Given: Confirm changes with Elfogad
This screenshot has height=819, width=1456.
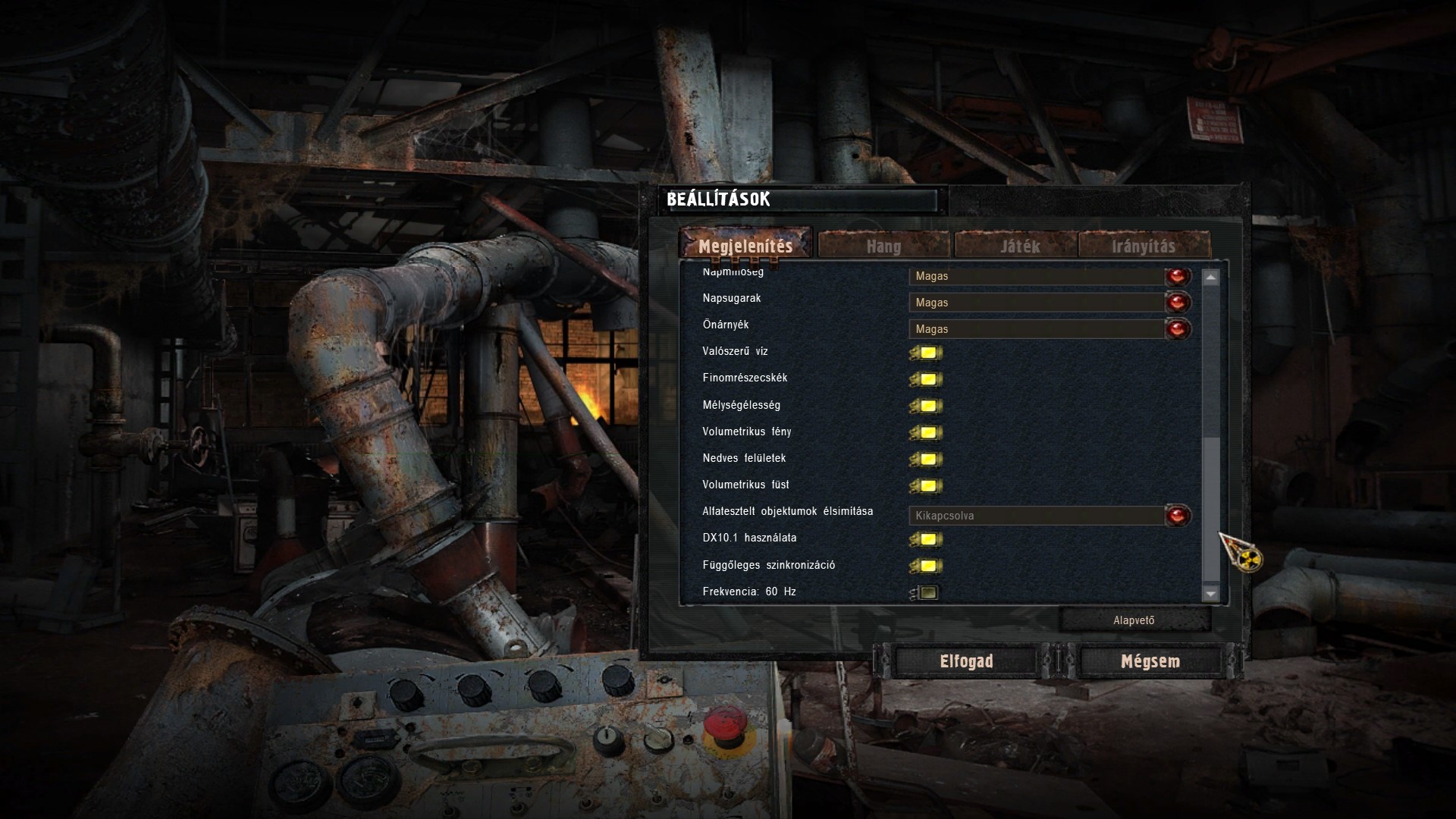Looking at the screenshot, I should tap(966, 661).
